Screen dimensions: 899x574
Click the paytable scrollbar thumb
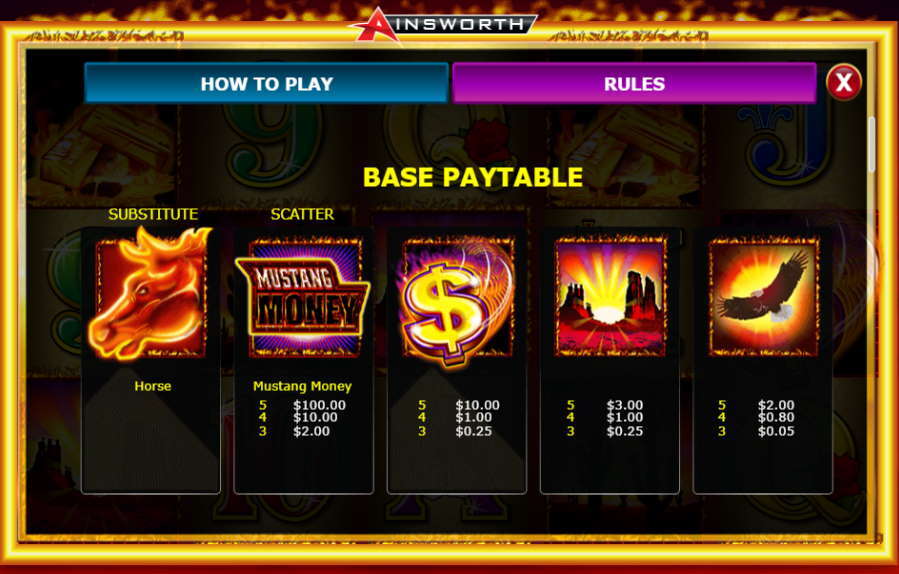[871, 144]
